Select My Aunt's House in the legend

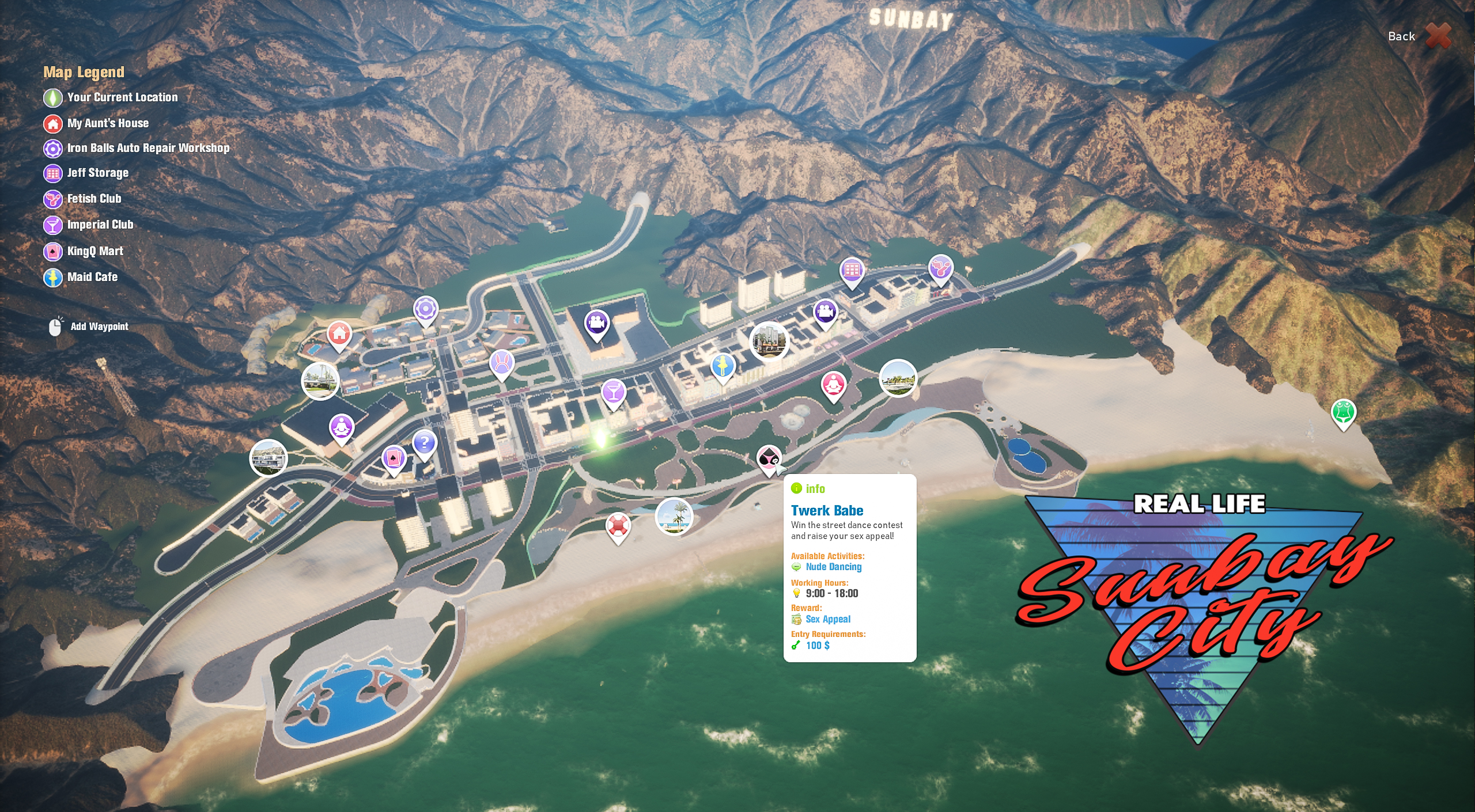pyautogui.click(x=108, y=123)
